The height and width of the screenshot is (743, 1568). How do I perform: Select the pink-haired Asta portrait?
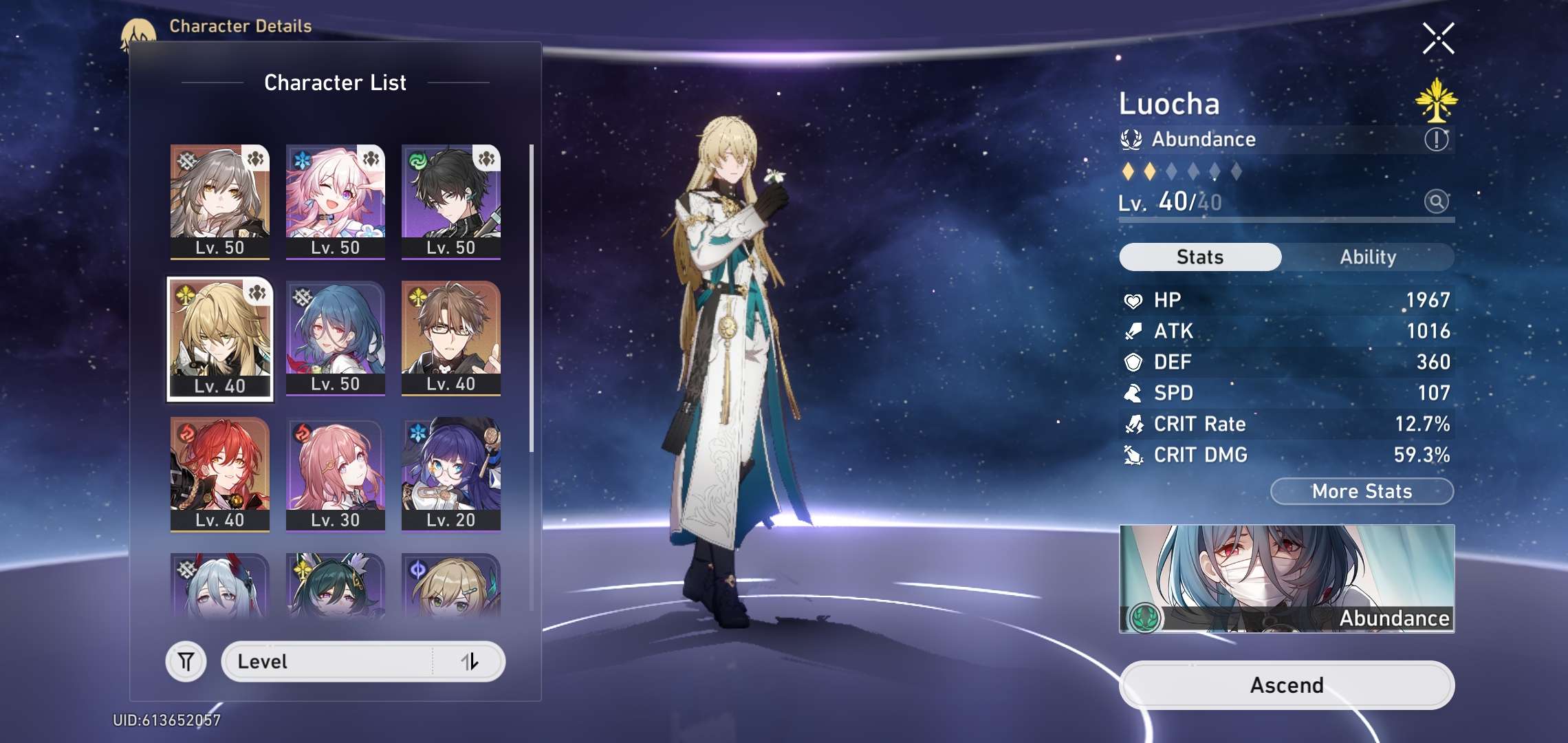tap(336, 473)
